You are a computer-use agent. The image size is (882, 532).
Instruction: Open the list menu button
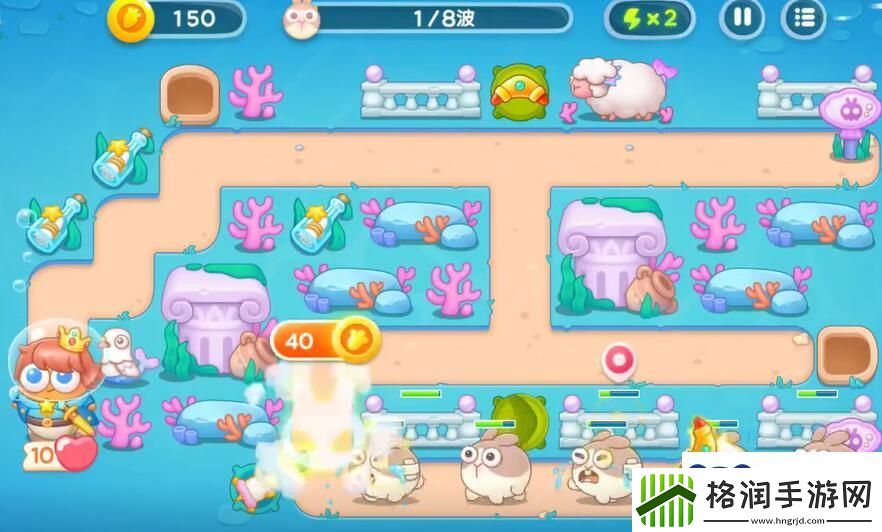click(804, 18)
